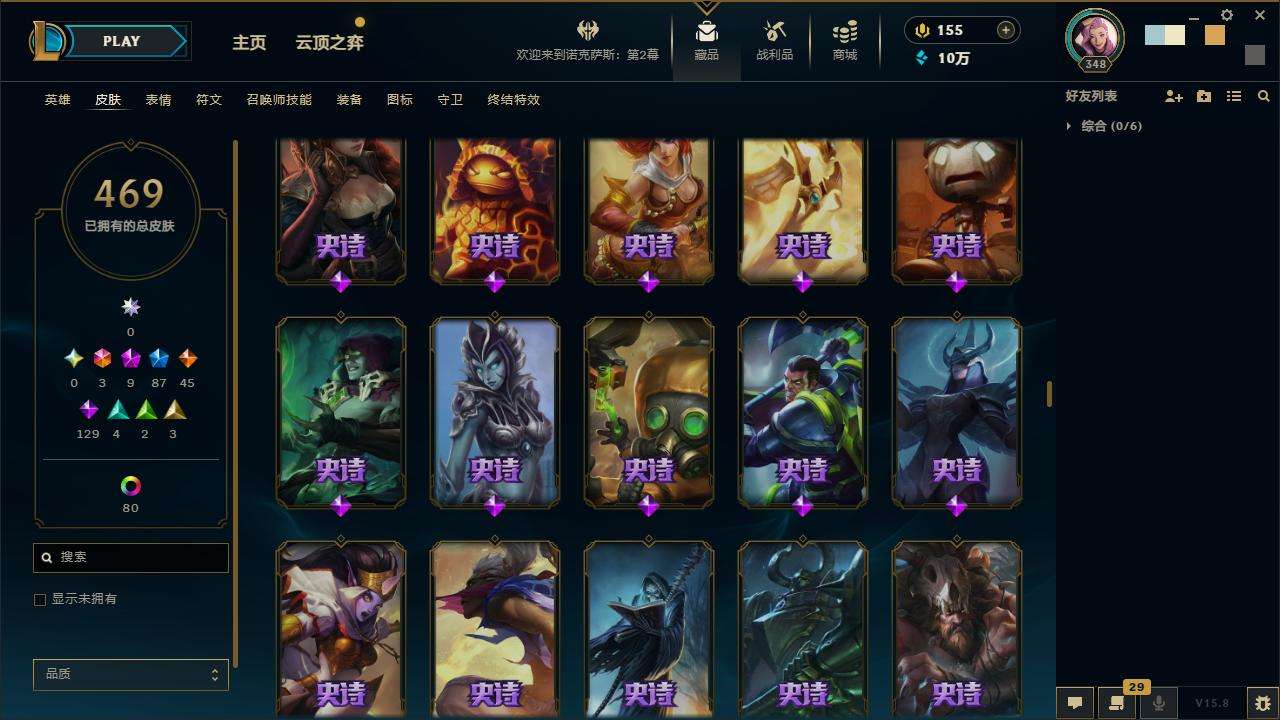
Task: Open the 商城 store
Action: tap(845, 40)
